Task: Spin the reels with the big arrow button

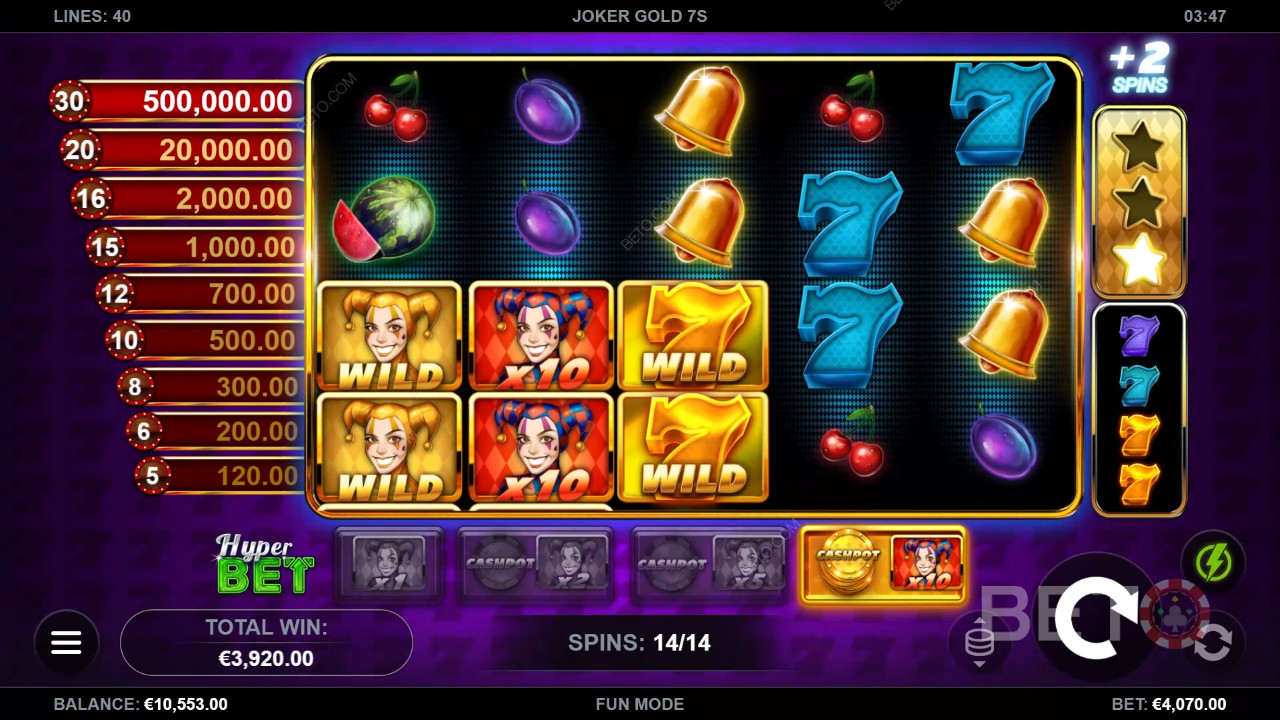Action: click(1097, 617)
